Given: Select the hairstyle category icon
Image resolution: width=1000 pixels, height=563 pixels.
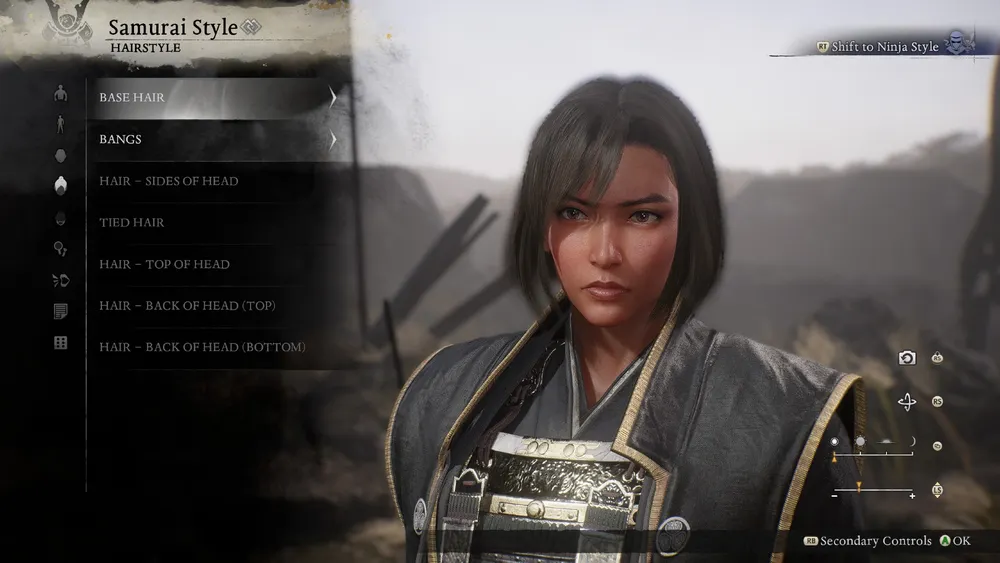Looking at the screenshot, I should pos(61,185).
